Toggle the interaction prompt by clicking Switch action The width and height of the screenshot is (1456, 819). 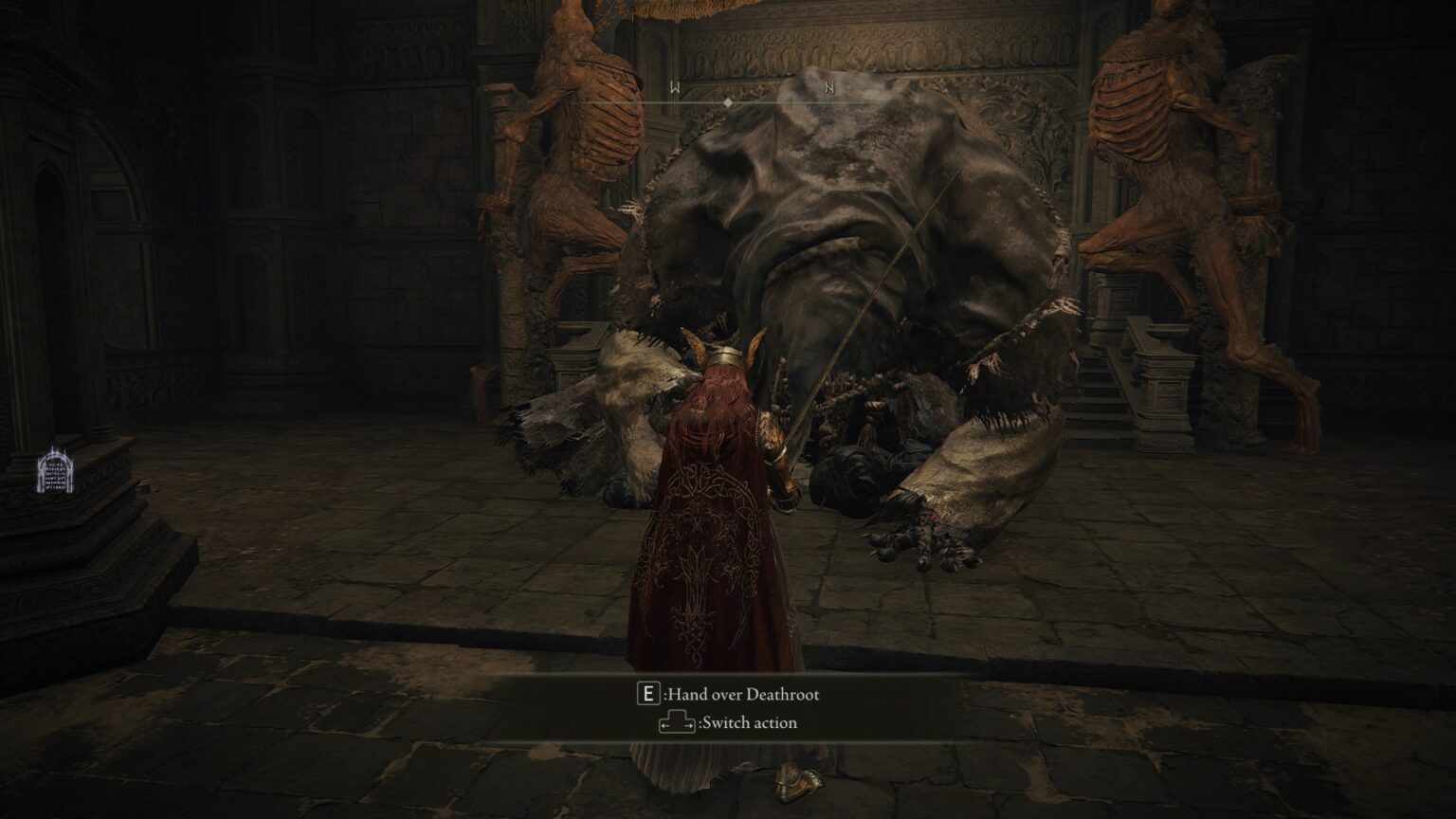pos(749,722)
